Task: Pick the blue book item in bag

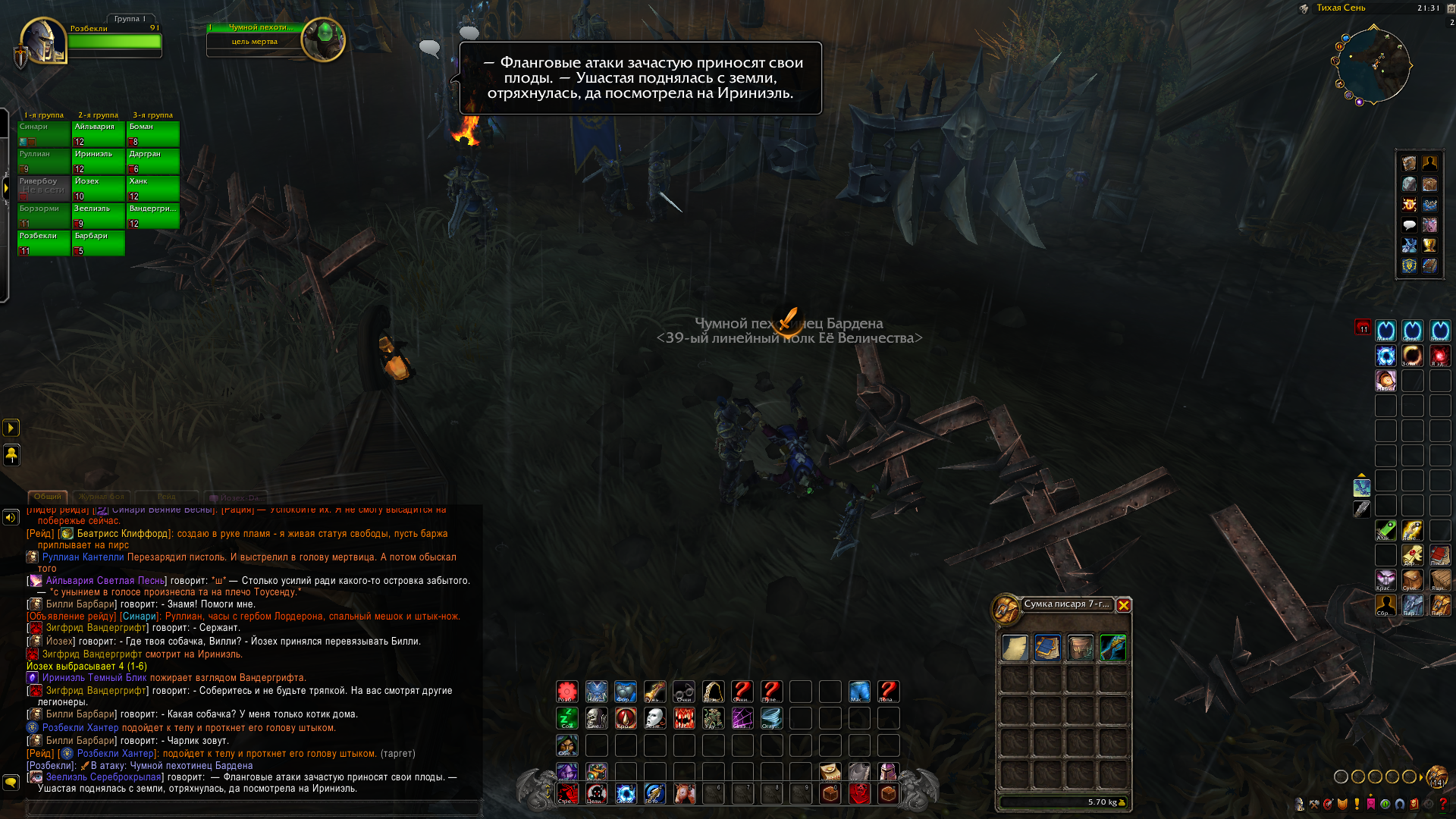Action: click(x=1047, y=648)
